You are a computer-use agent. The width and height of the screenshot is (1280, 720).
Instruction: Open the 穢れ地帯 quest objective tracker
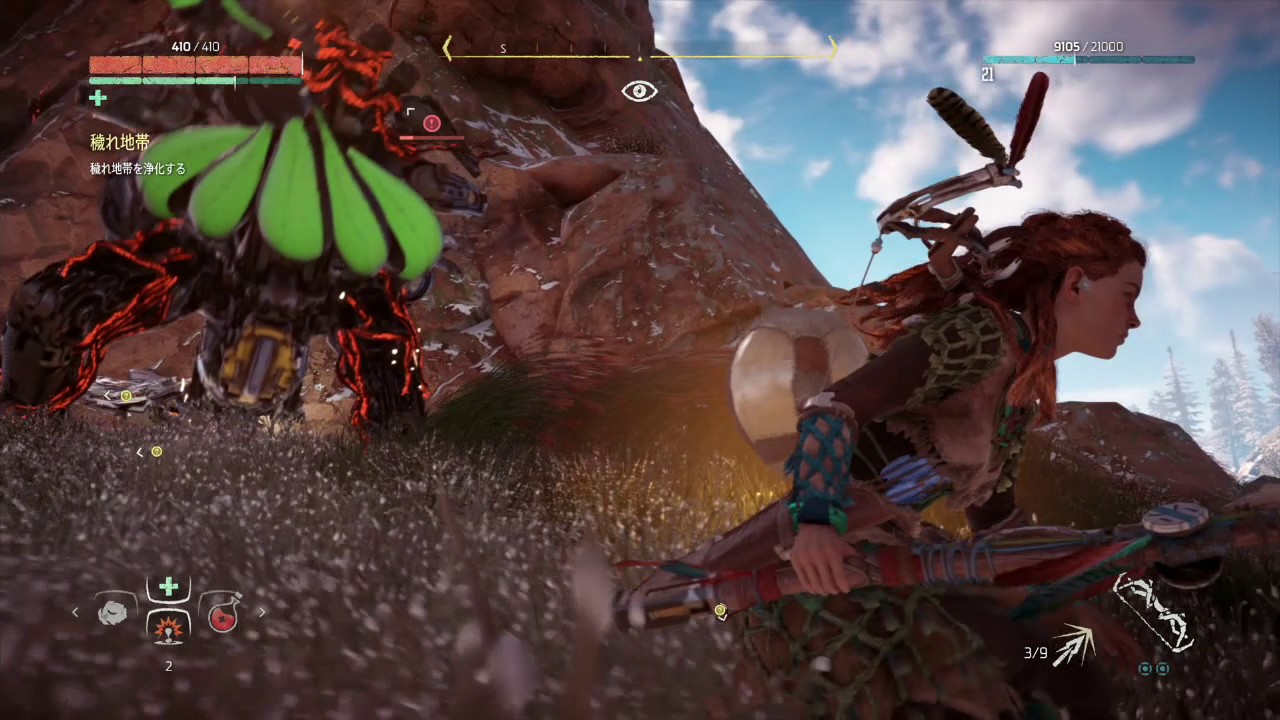120,143
